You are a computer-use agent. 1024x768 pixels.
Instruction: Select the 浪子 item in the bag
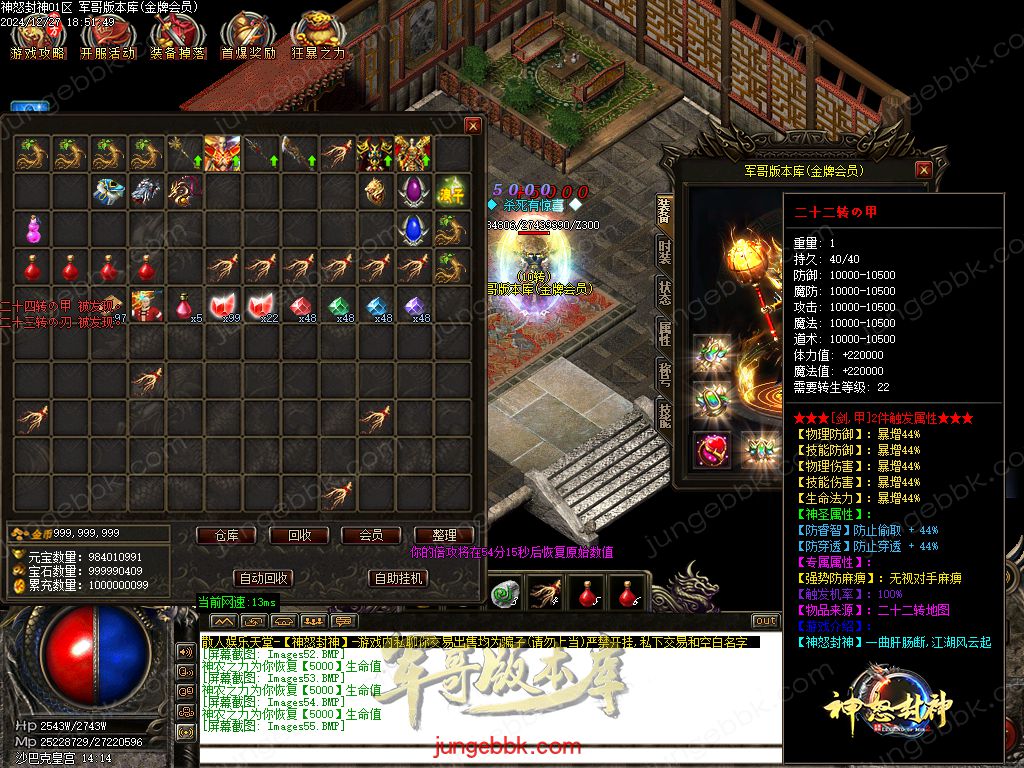[451, 191]
